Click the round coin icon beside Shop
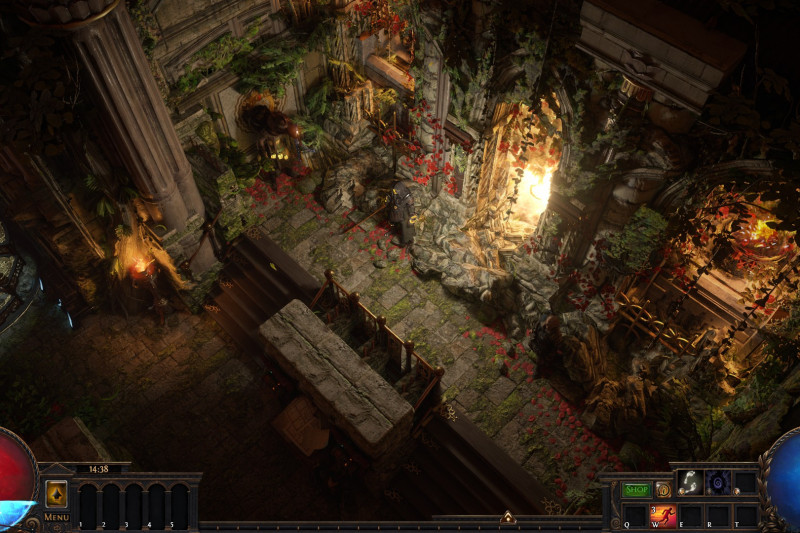Viewport: 800px width, 533px height. [x=663, y=490]
